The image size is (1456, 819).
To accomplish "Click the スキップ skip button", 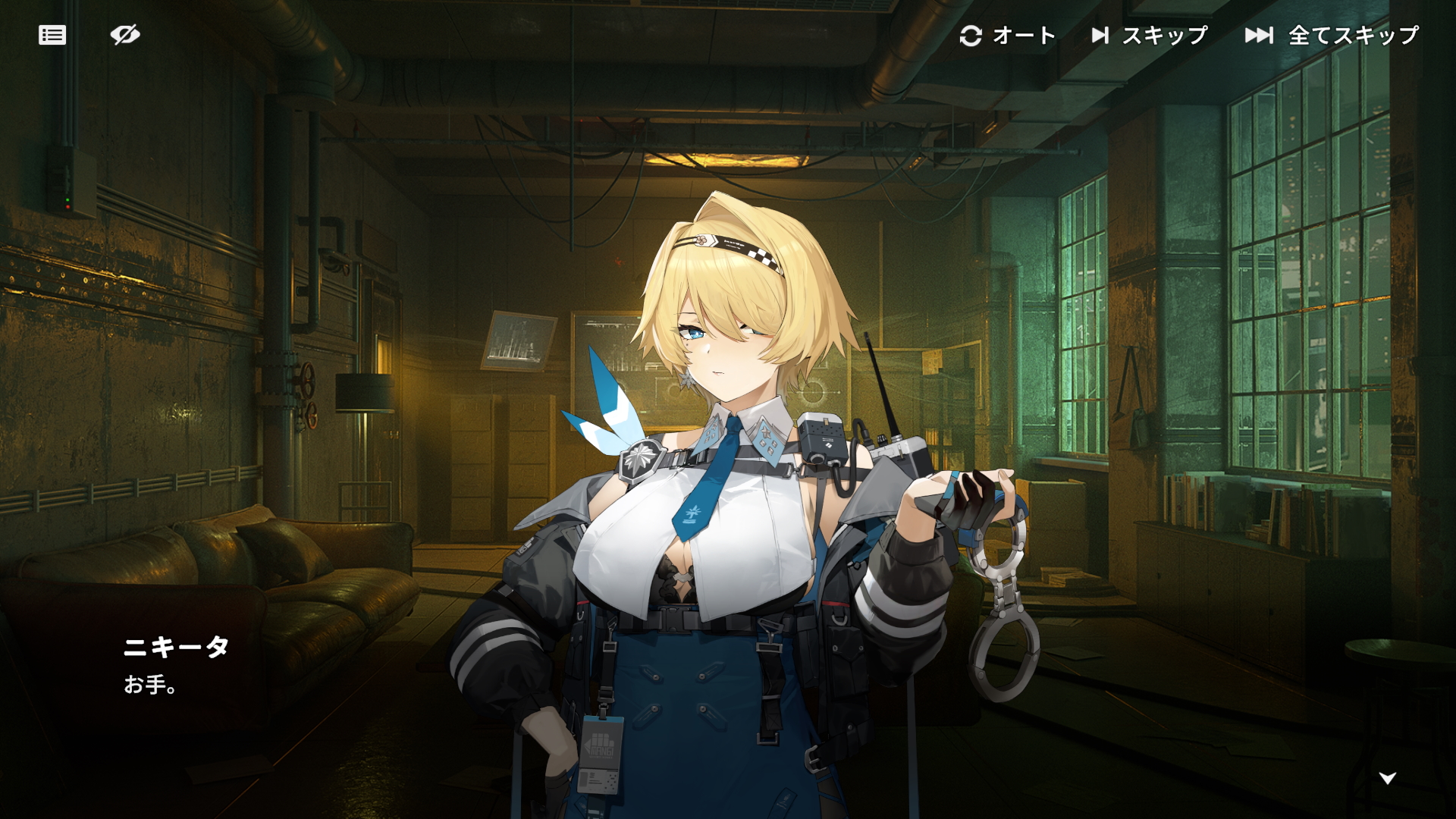I will click(1150, 36).
